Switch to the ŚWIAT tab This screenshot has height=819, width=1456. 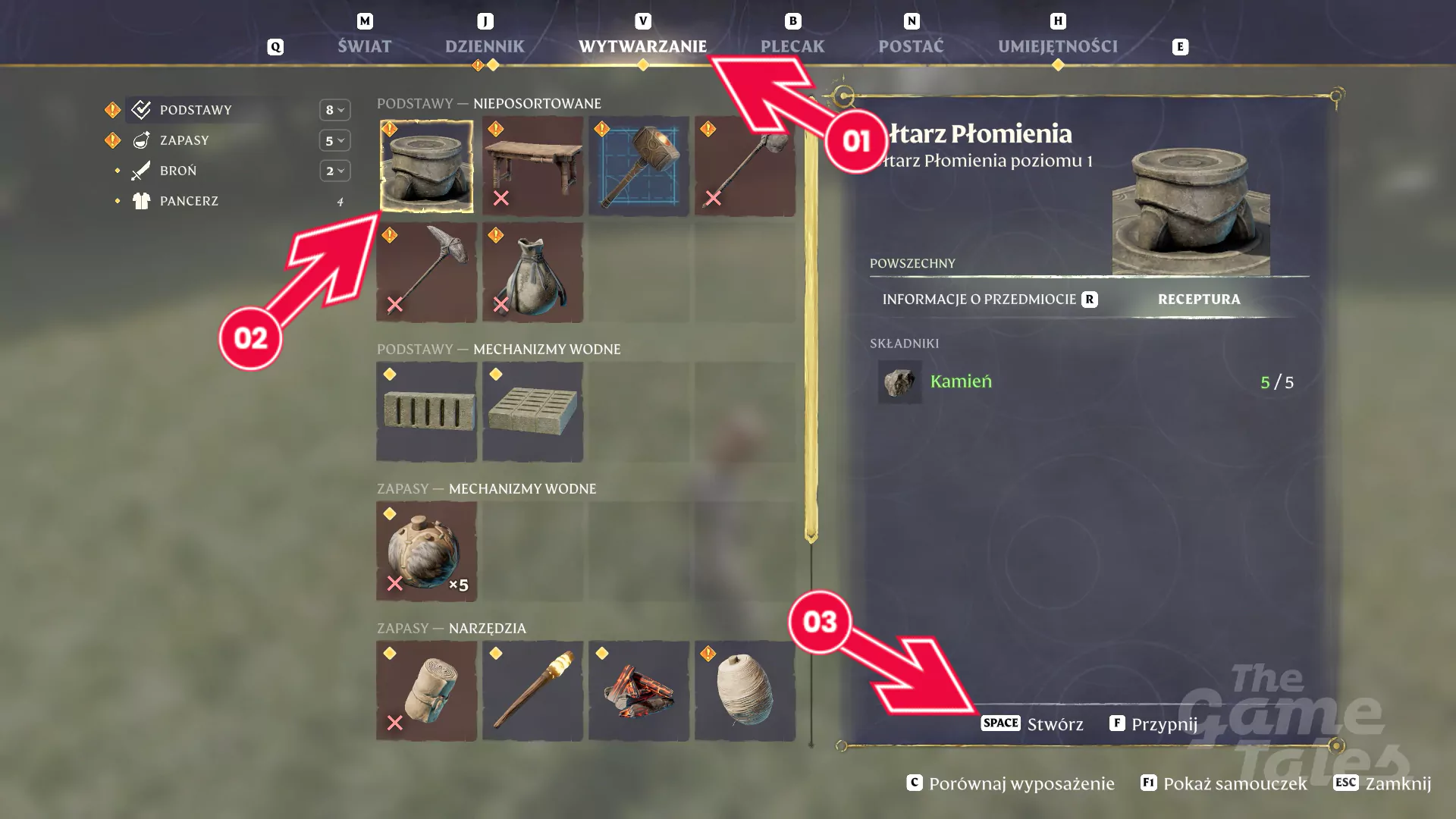[365, 46]
